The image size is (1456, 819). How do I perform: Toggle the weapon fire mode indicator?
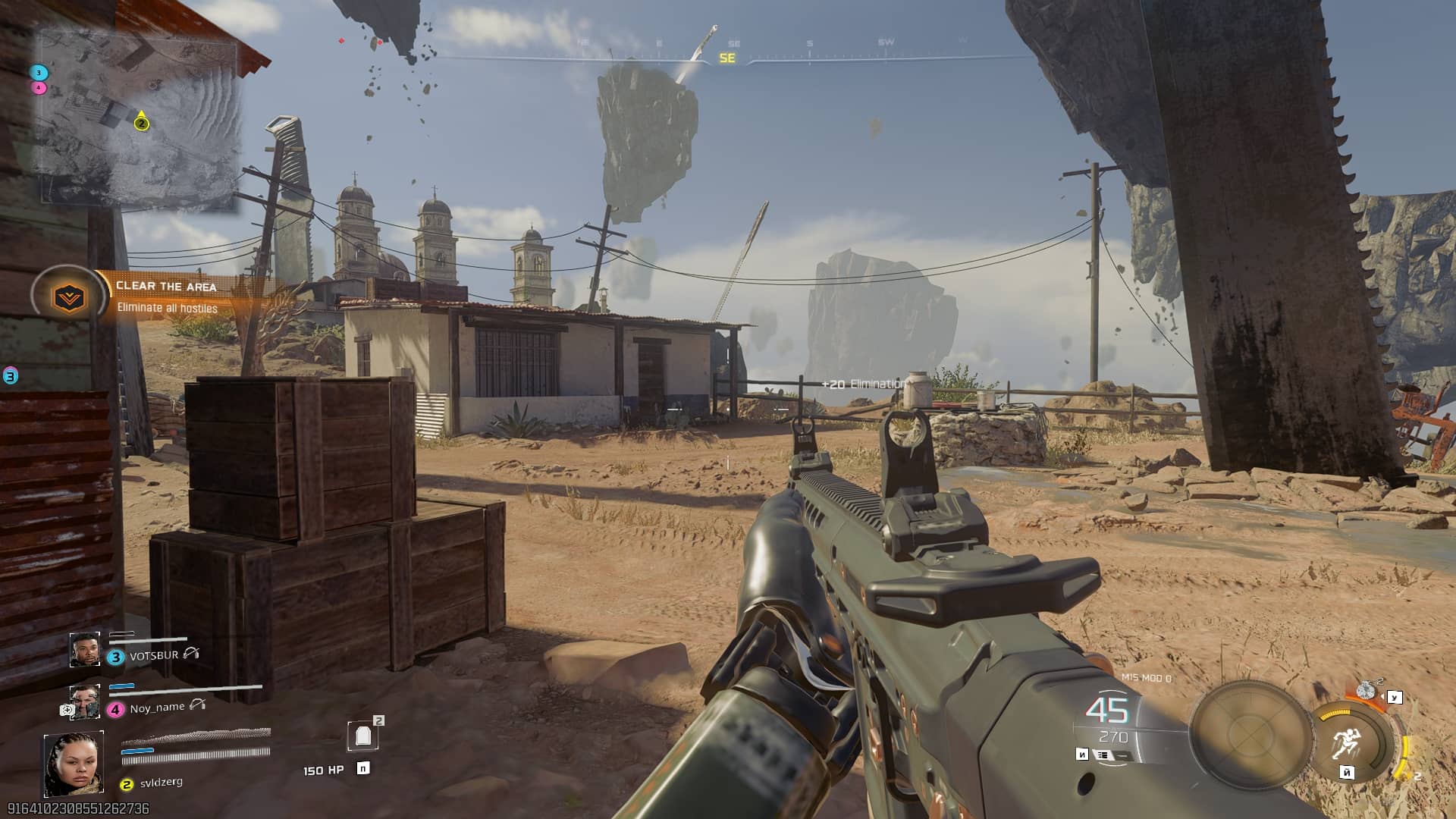coord(1103,755)
